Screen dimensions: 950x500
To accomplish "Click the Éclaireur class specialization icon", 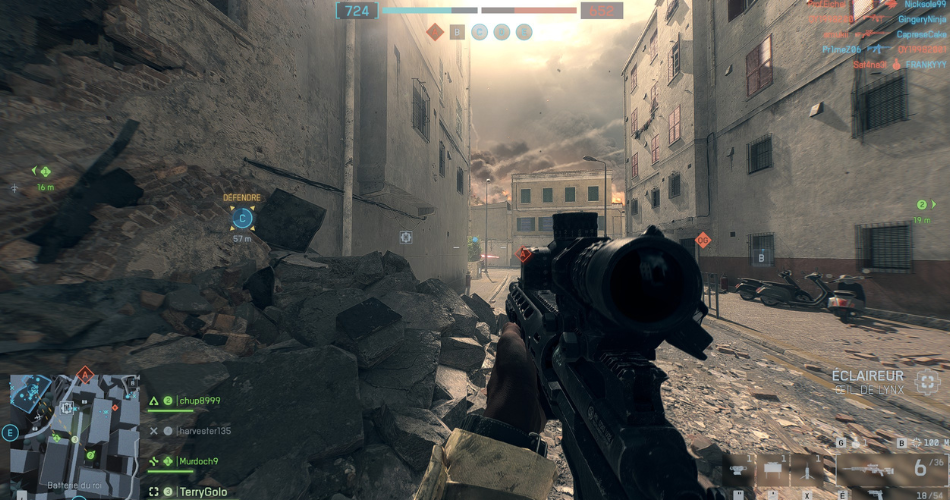I will [927, 381].
